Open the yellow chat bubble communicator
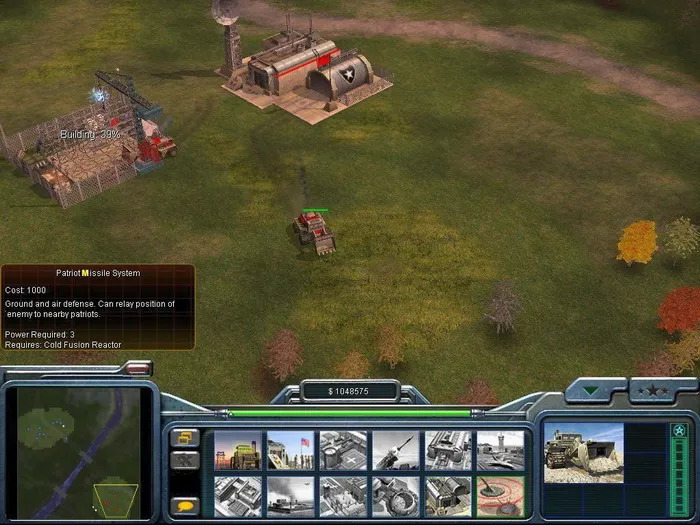The width and height of the screenshot is (700, 525). pyautogui.click(x=183, y=506)
